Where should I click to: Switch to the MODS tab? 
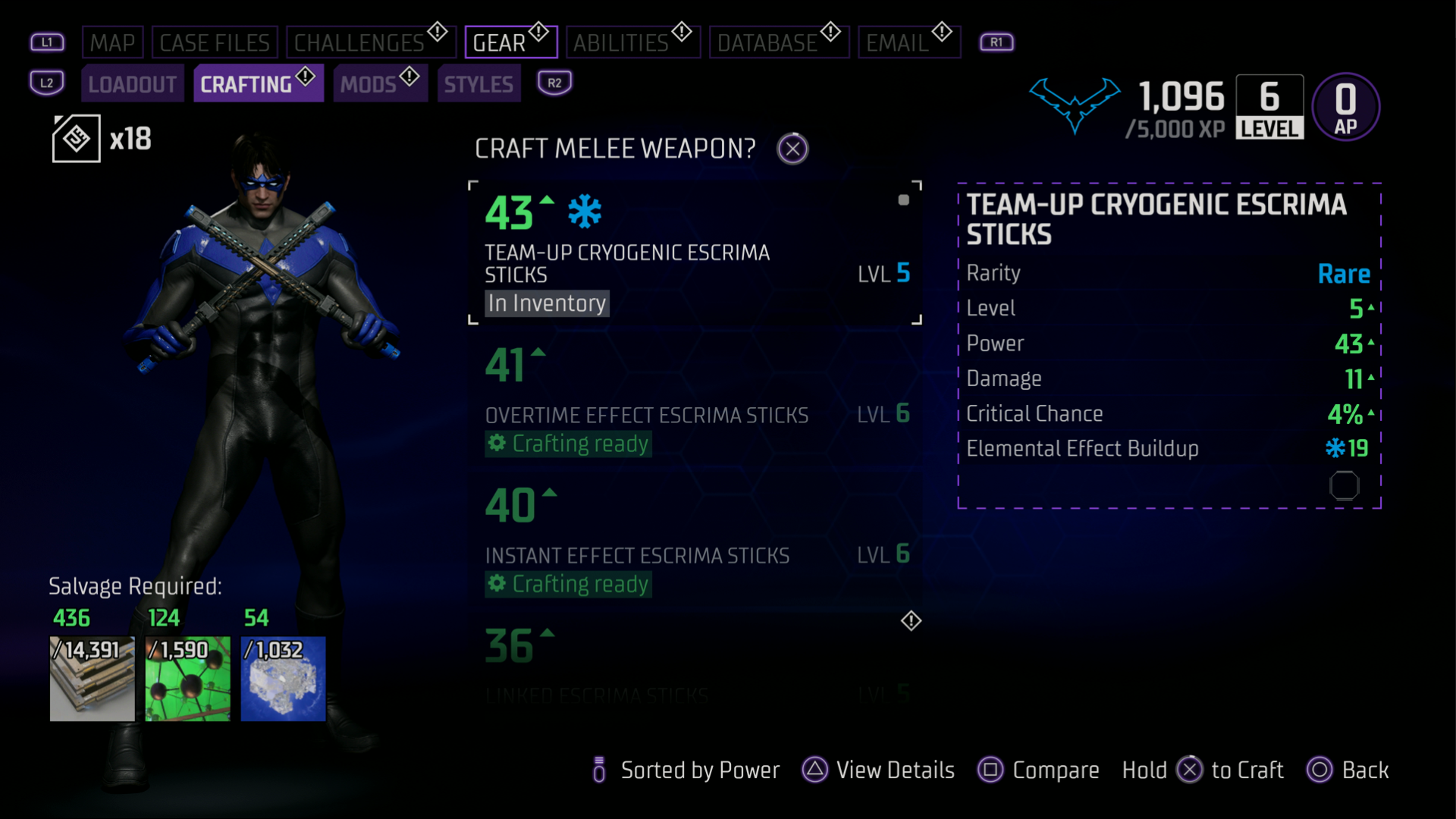click(371, 83)
